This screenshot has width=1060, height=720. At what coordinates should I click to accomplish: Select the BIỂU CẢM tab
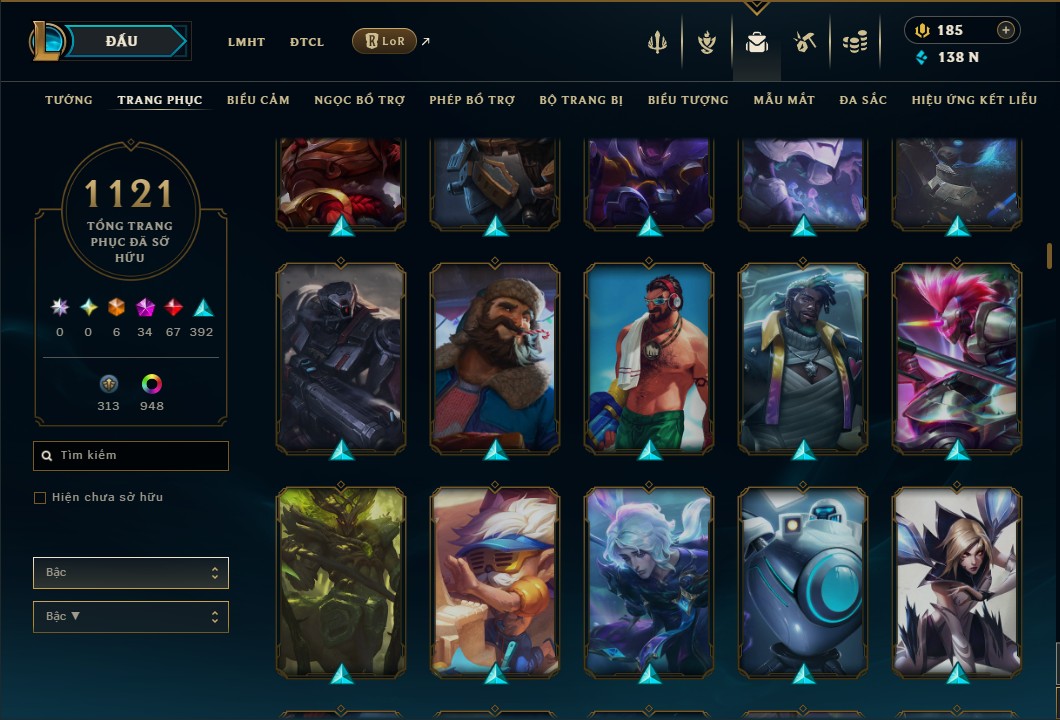258,100
